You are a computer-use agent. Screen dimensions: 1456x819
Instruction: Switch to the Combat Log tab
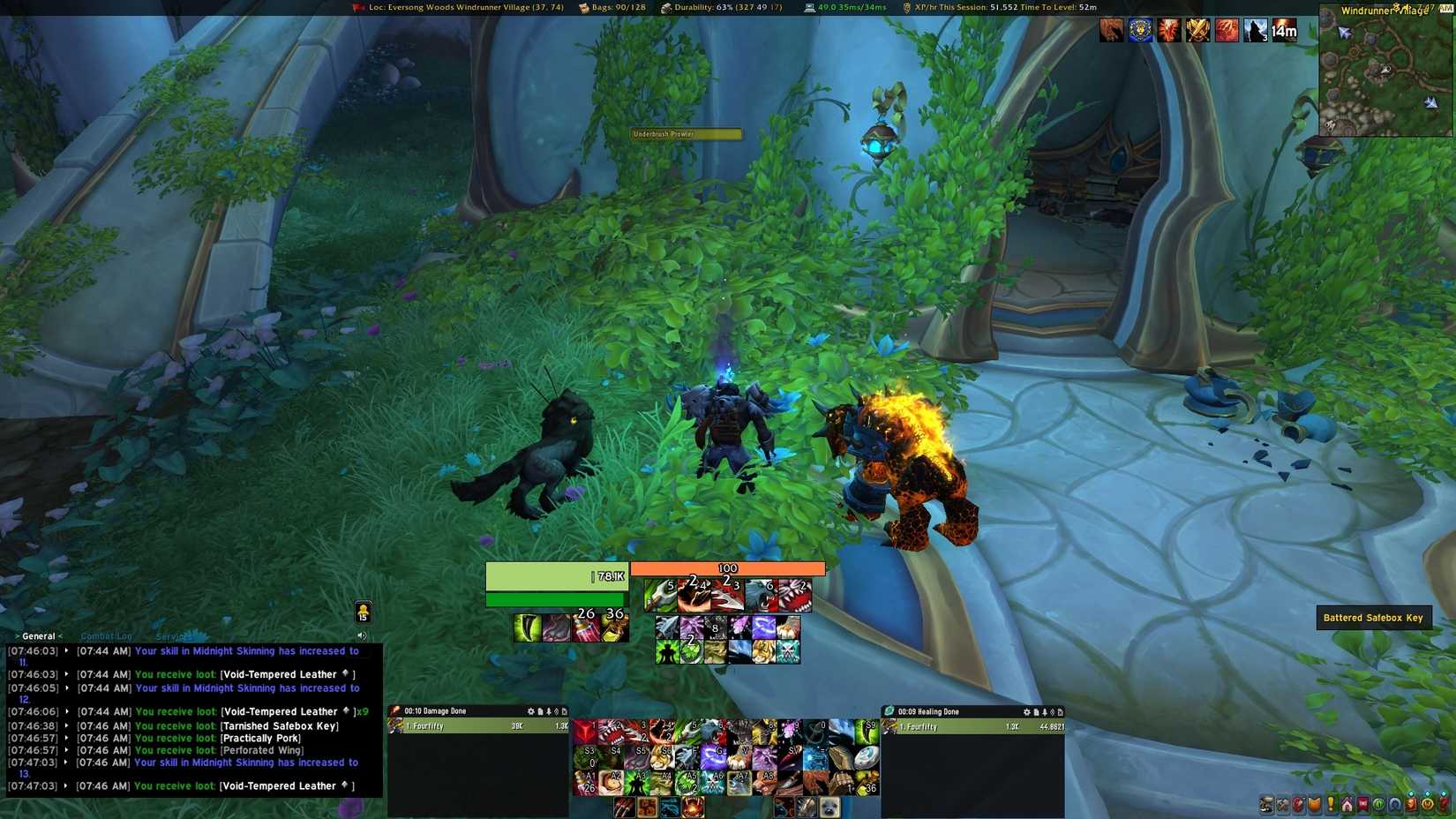(105, 635)
